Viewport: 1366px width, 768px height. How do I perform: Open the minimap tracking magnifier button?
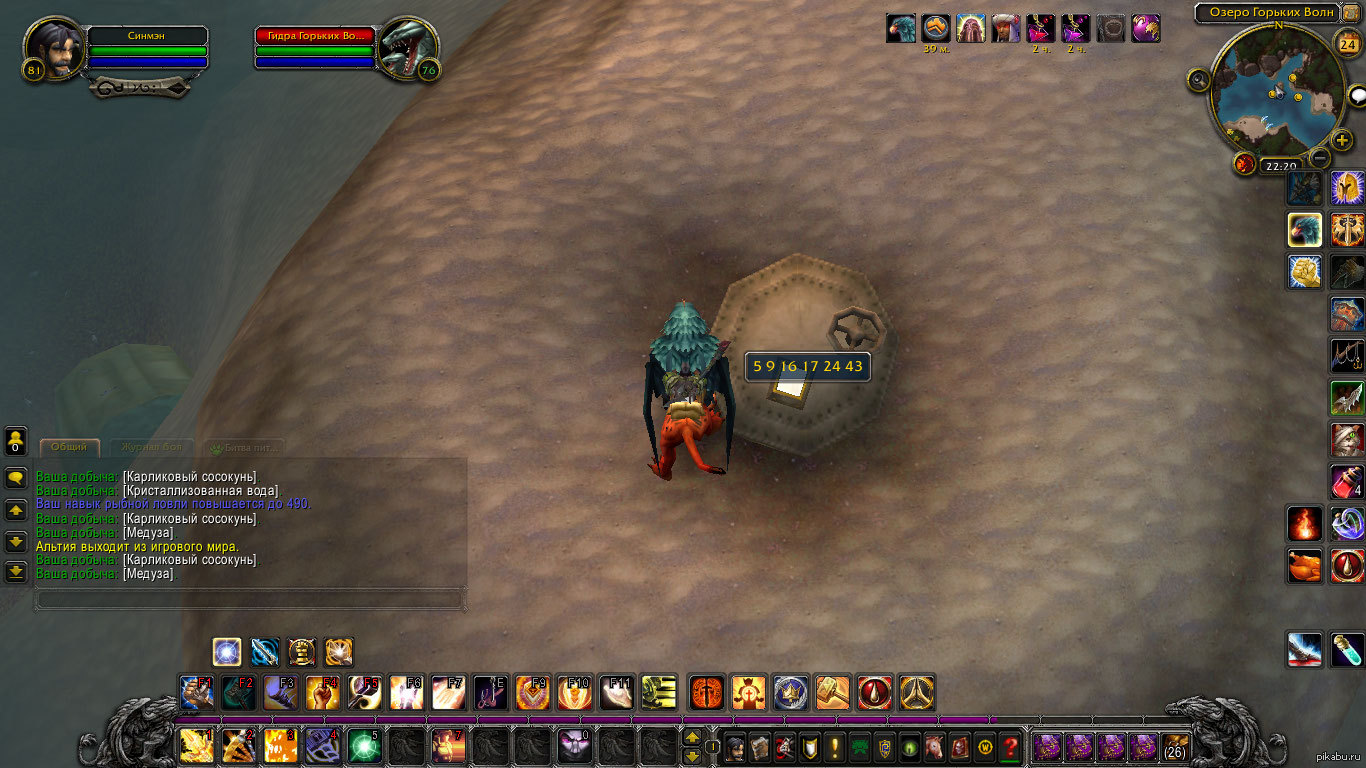[x=1200, y=80]
